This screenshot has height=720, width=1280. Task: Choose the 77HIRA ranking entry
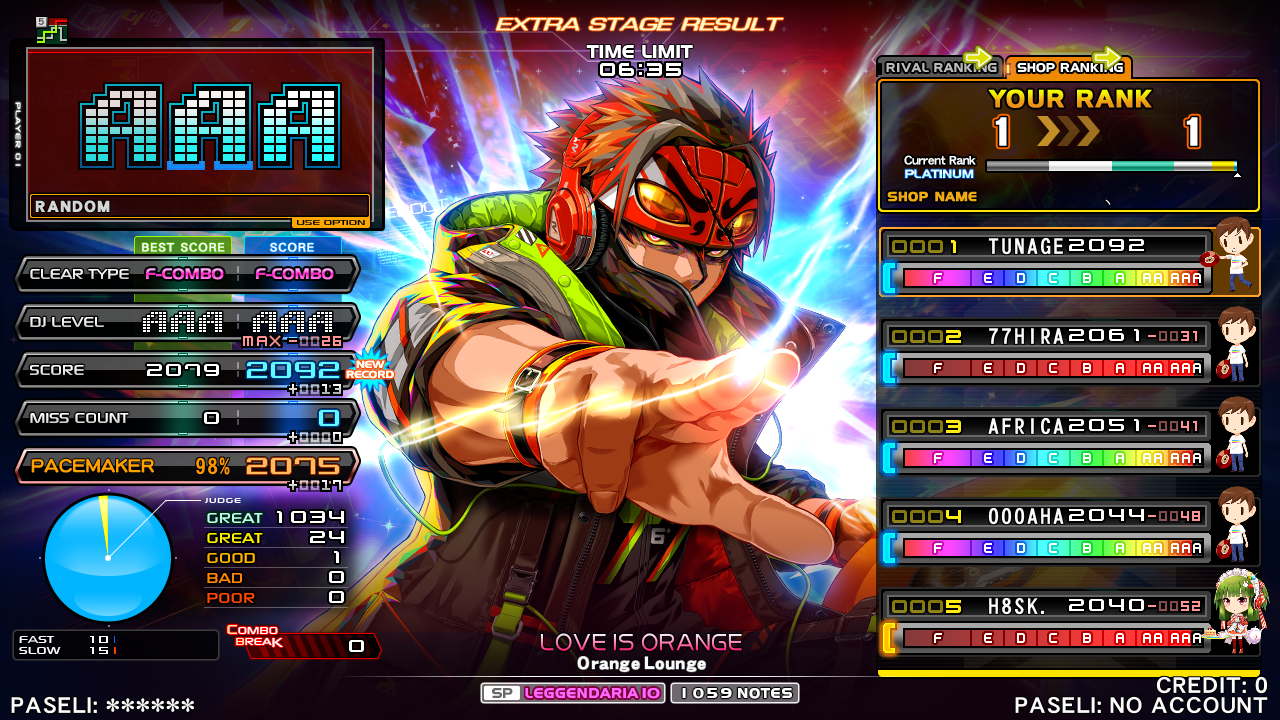pyautogui.click(x=1046, y=352)
